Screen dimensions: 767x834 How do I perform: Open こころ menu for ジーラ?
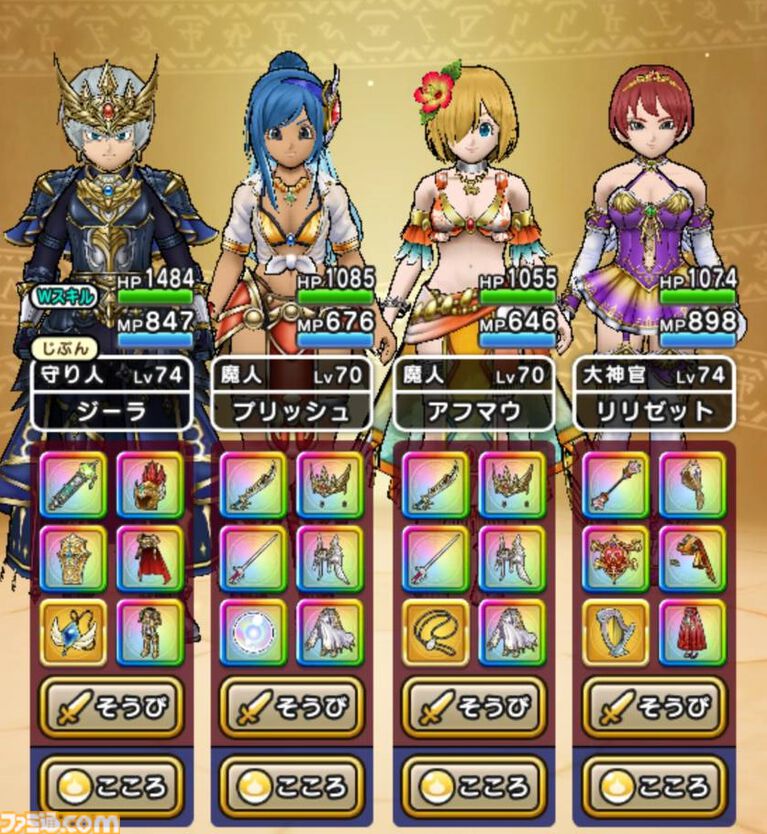coord(110,783)
